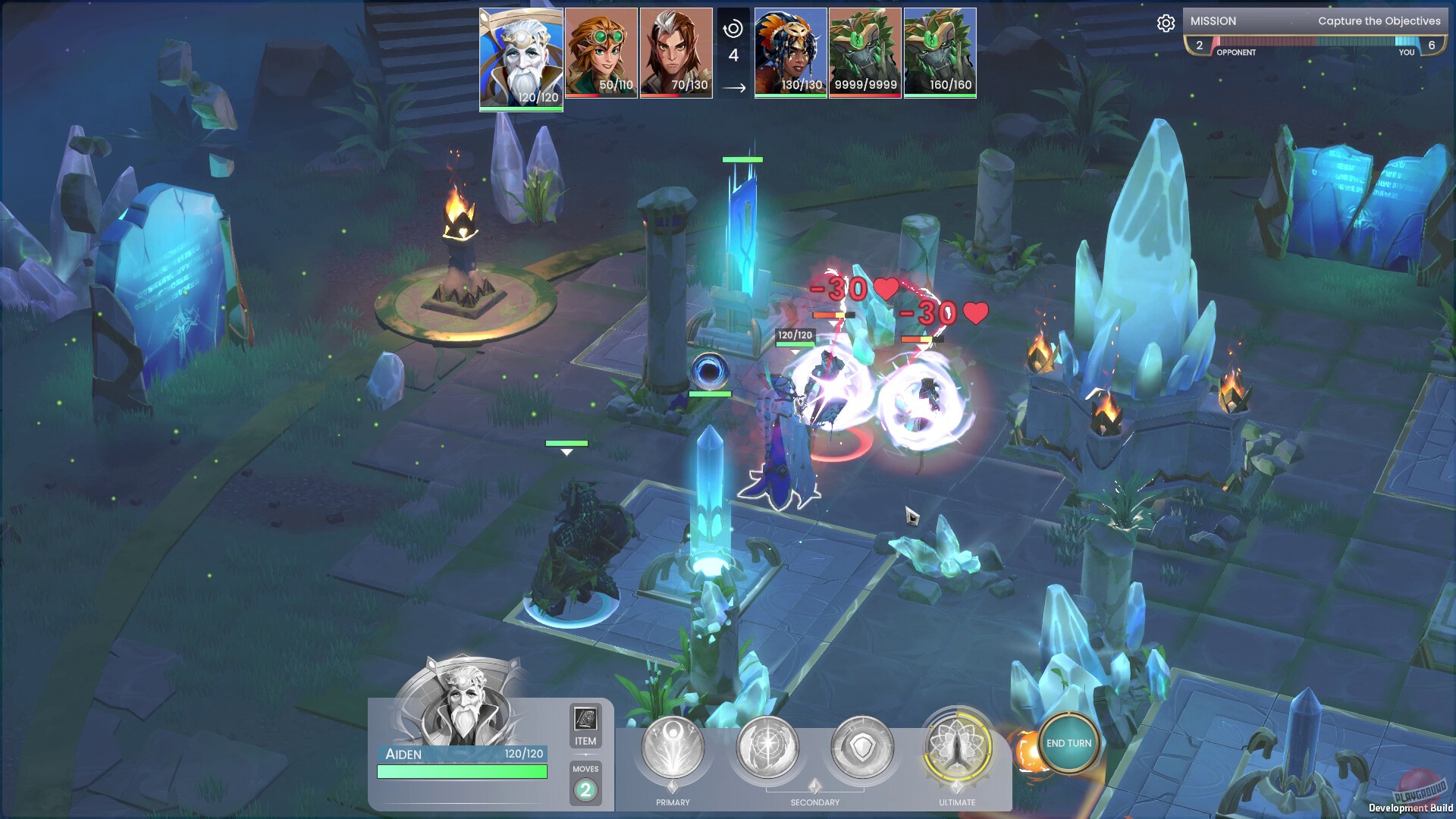Image resolution: width=1456 pixels, height=819 pixels.
Task: Select the 70/130 hero portrait
Action: pos(676,53)
